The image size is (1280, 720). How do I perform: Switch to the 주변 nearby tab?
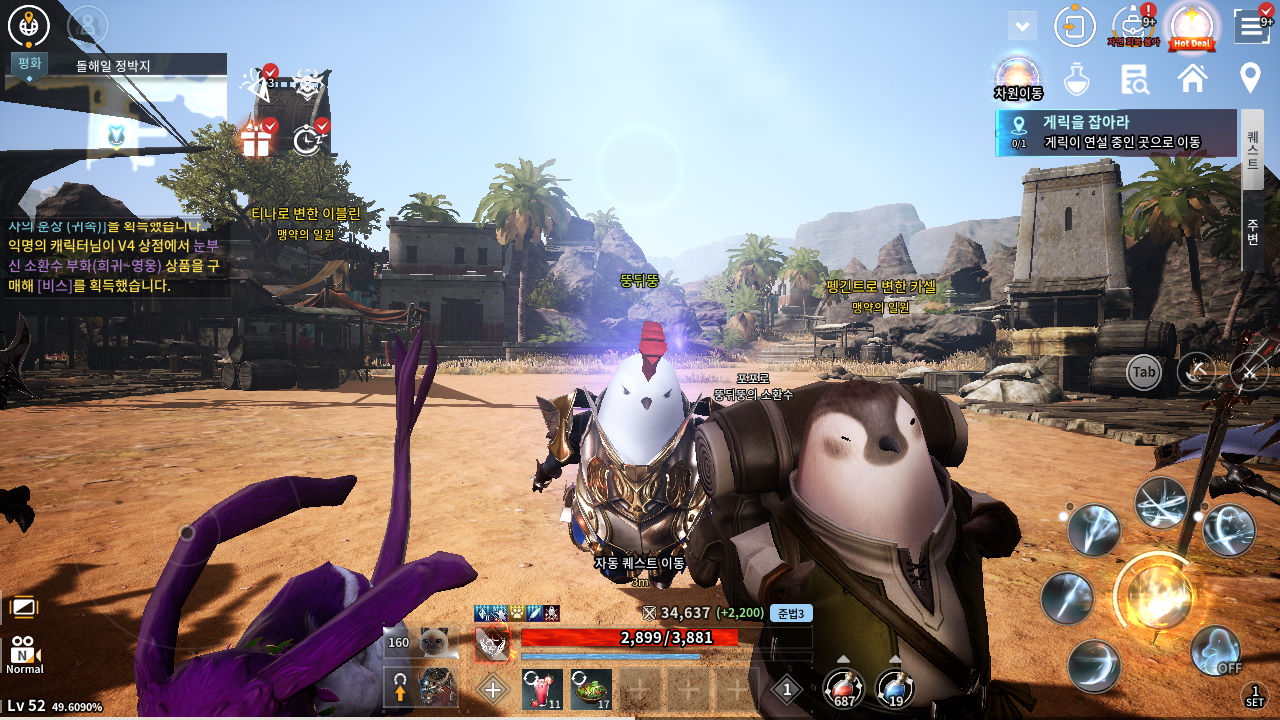(1252, 231)
